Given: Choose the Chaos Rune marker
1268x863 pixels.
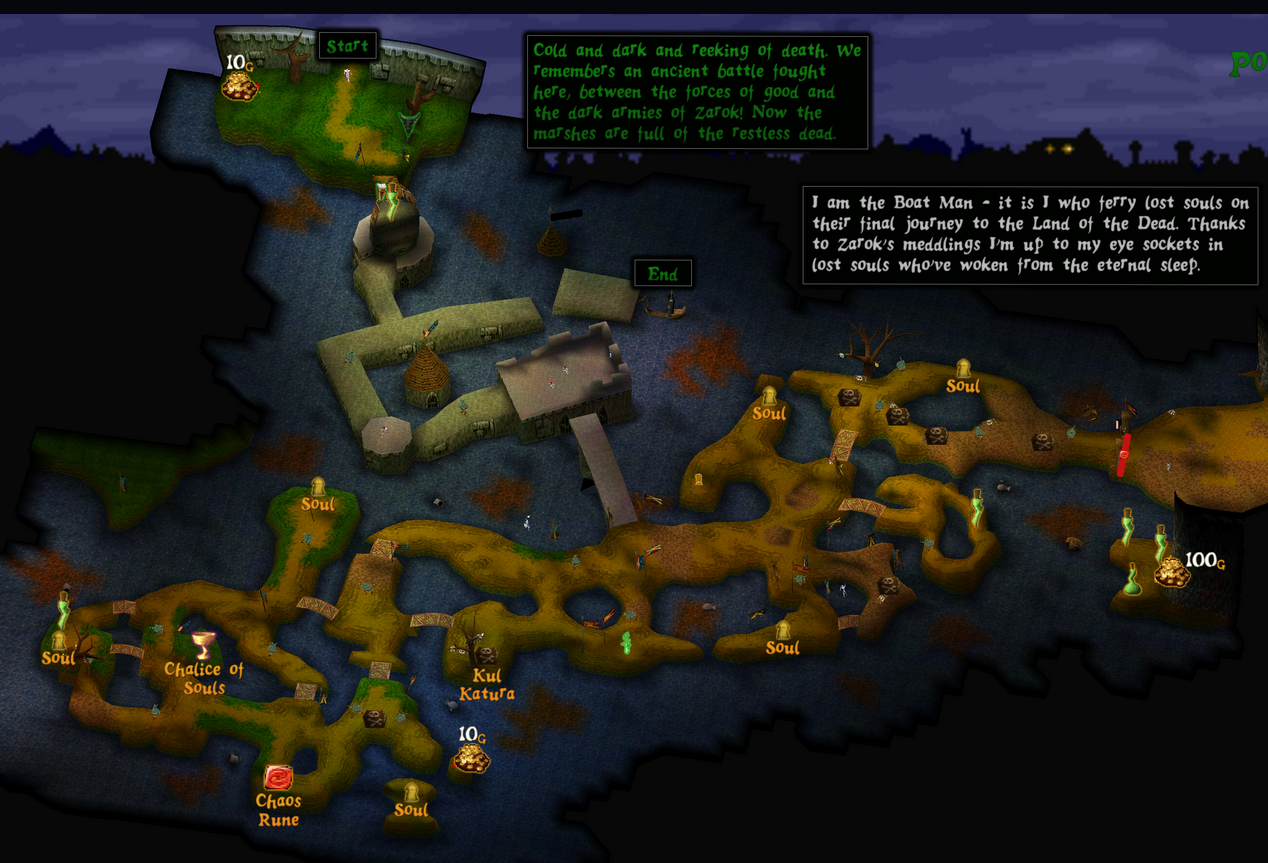Looking at the screenshot, I should pyautogui.click(x=278, y=778).
